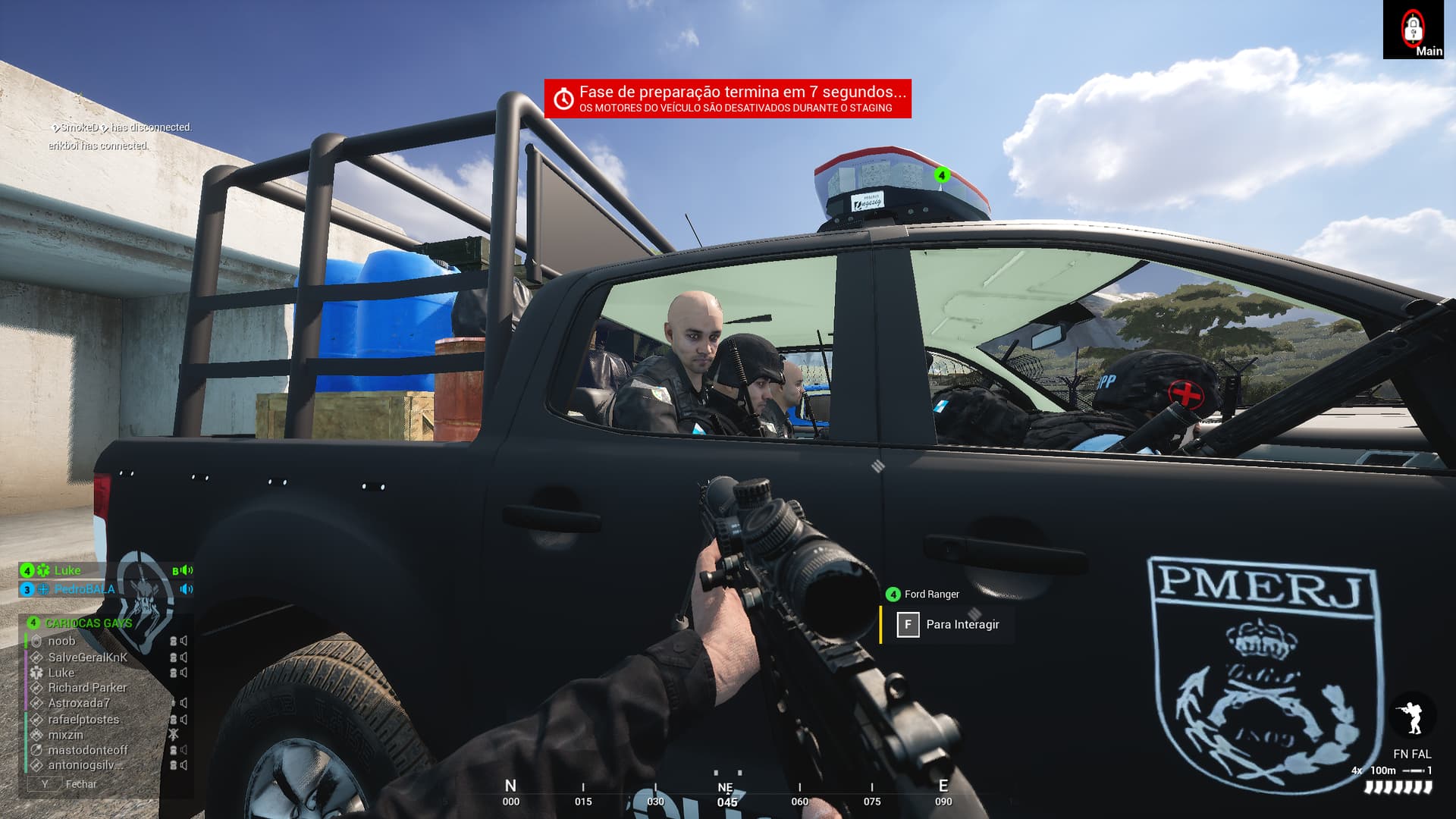Toggle voice speaker icon next to Luke's name

coord(187,570)
